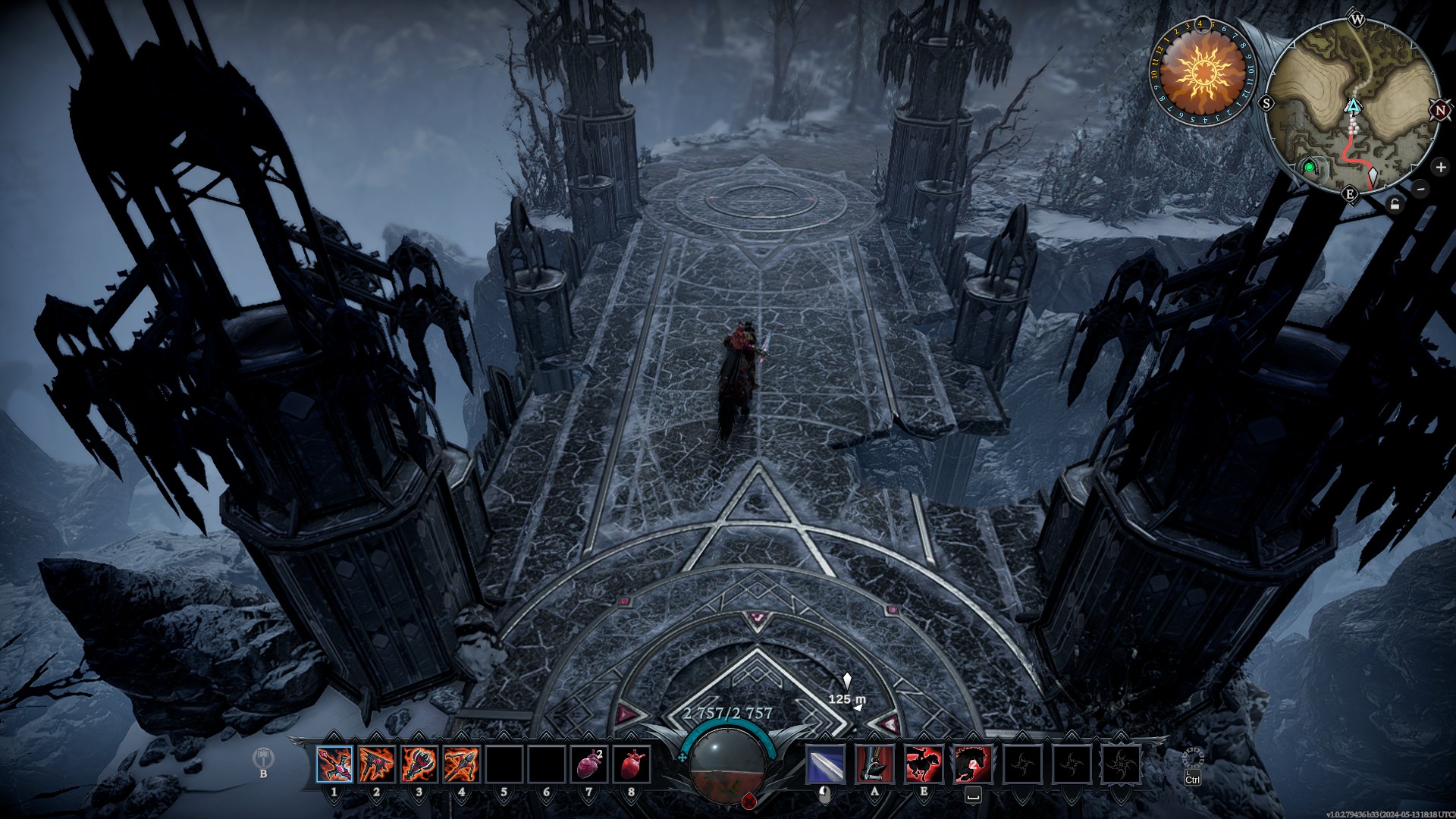Activate the sword primary attack icon
This screenshot has width=1456, height=819.
coord(826,764)
